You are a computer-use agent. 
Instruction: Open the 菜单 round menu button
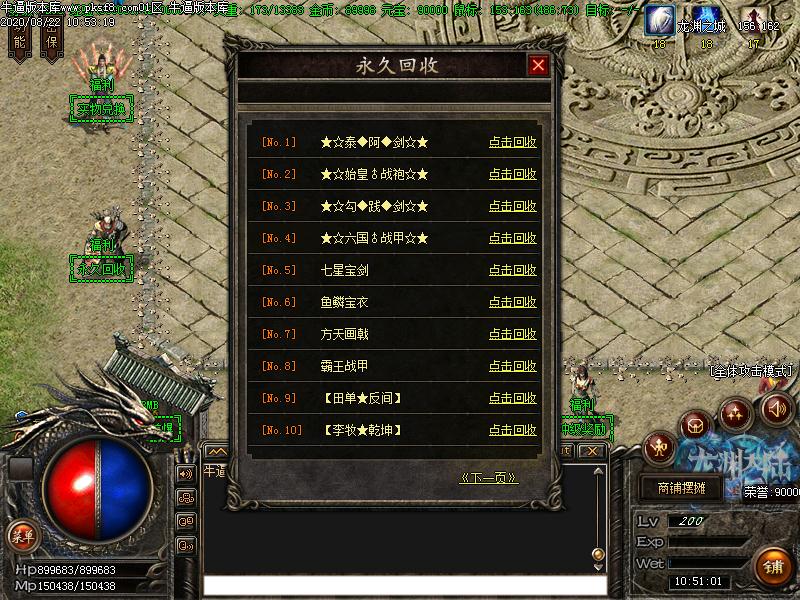point(22,535)
